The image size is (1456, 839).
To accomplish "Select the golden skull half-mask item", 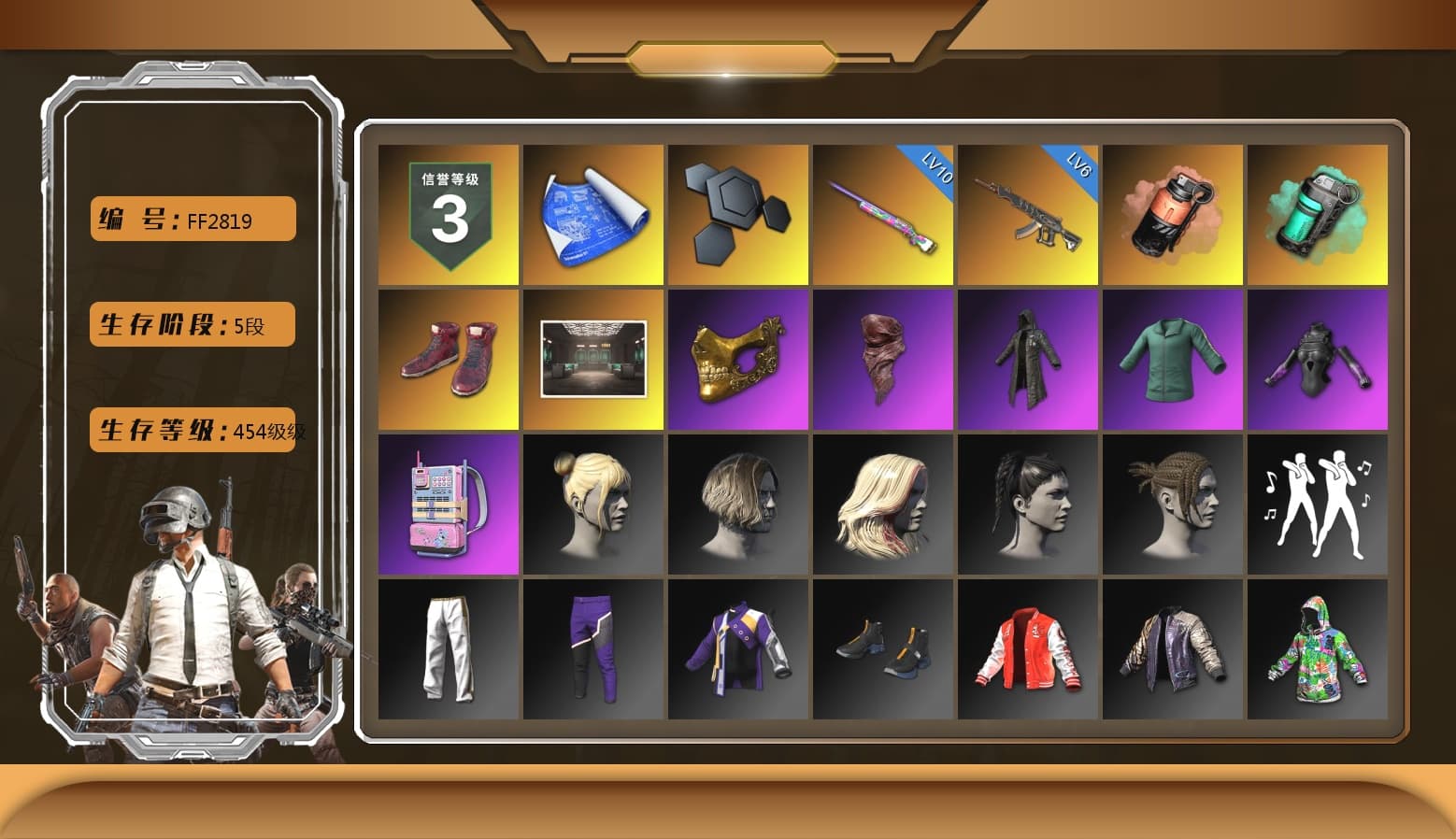I will [x=738, y=358].
